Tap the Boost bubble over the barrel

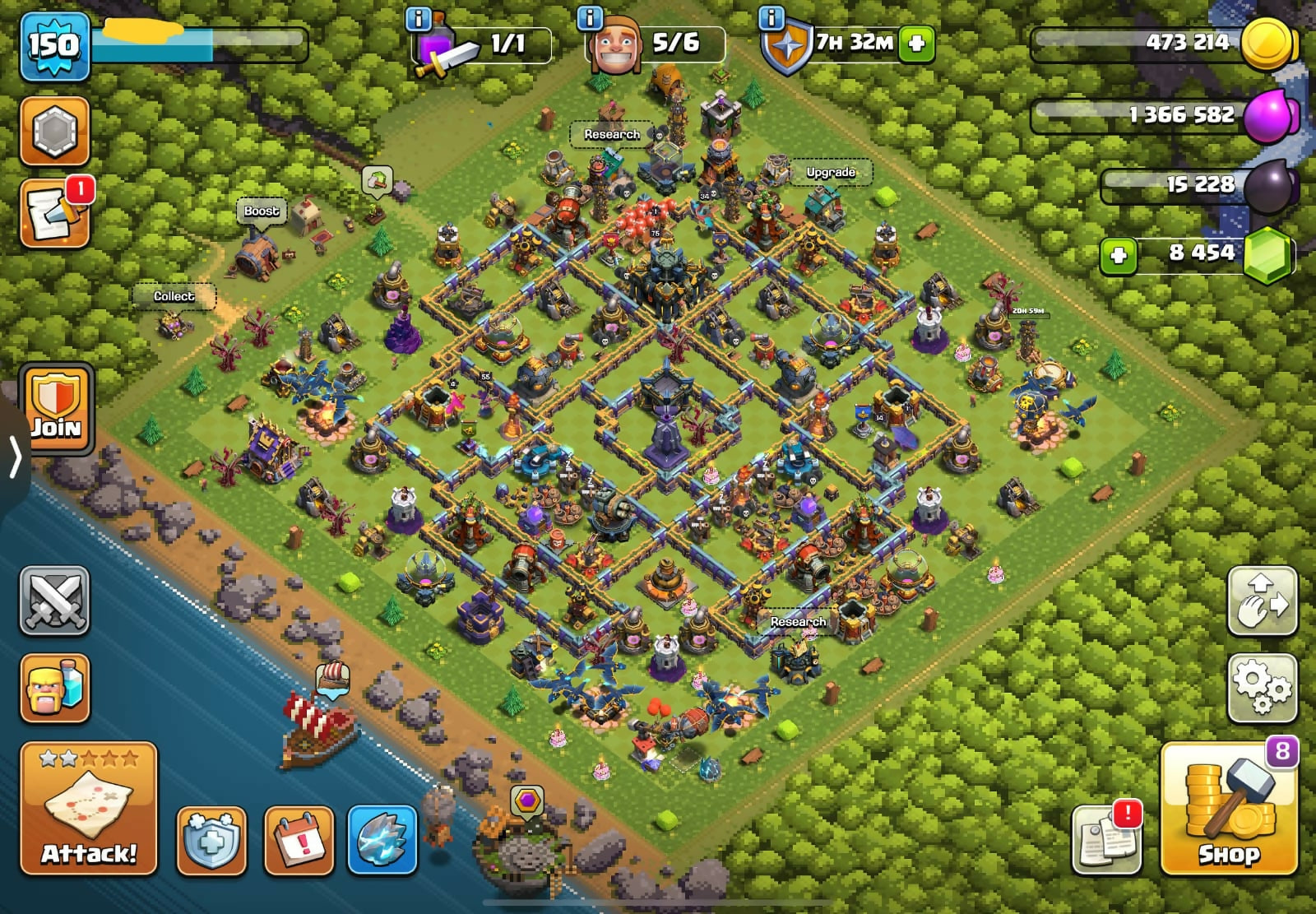(262, 211)
